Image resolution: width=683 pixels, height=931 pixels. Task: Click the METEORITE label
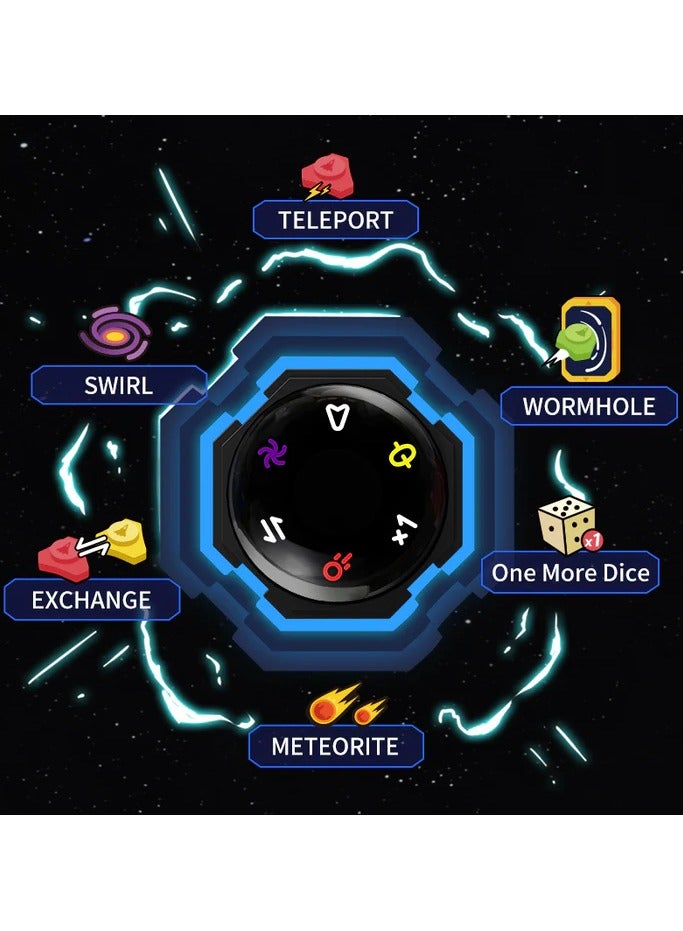(336, 746)
